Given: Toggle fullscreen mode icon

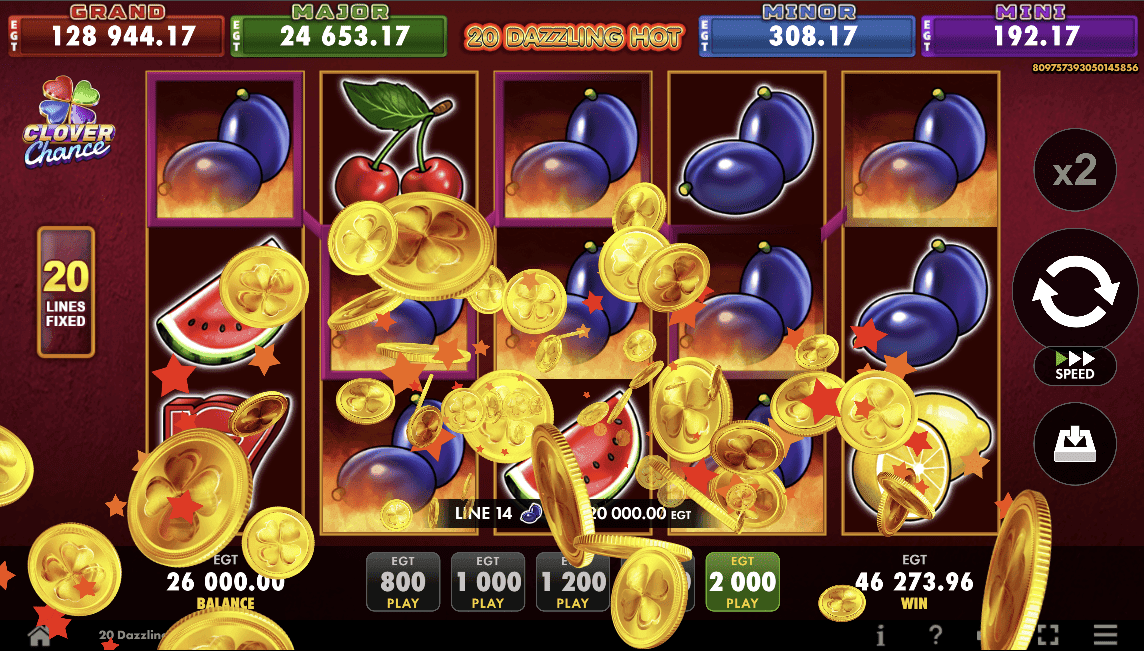Looking at the screenshot, I should [1047, 635].
